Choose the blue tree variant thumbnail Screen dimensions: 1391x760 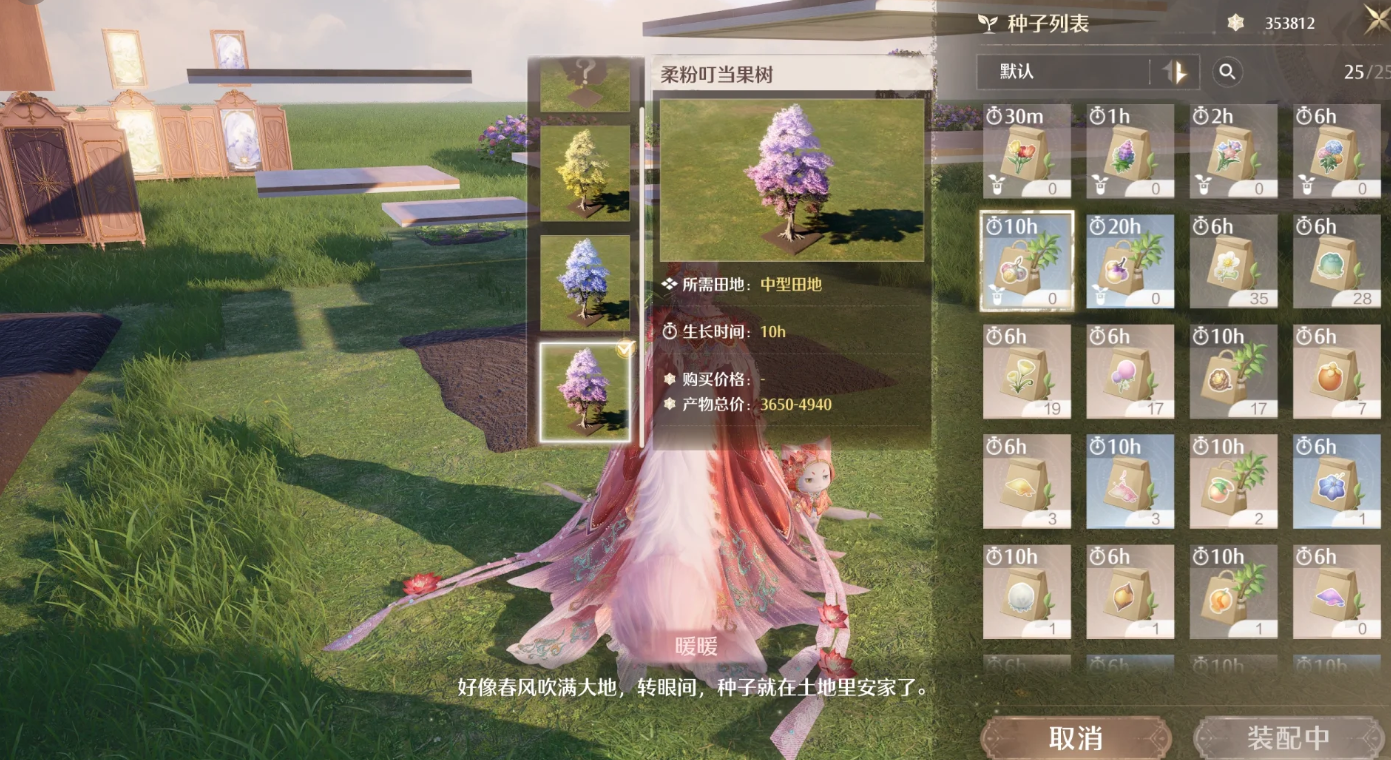[x=585, y=282]
